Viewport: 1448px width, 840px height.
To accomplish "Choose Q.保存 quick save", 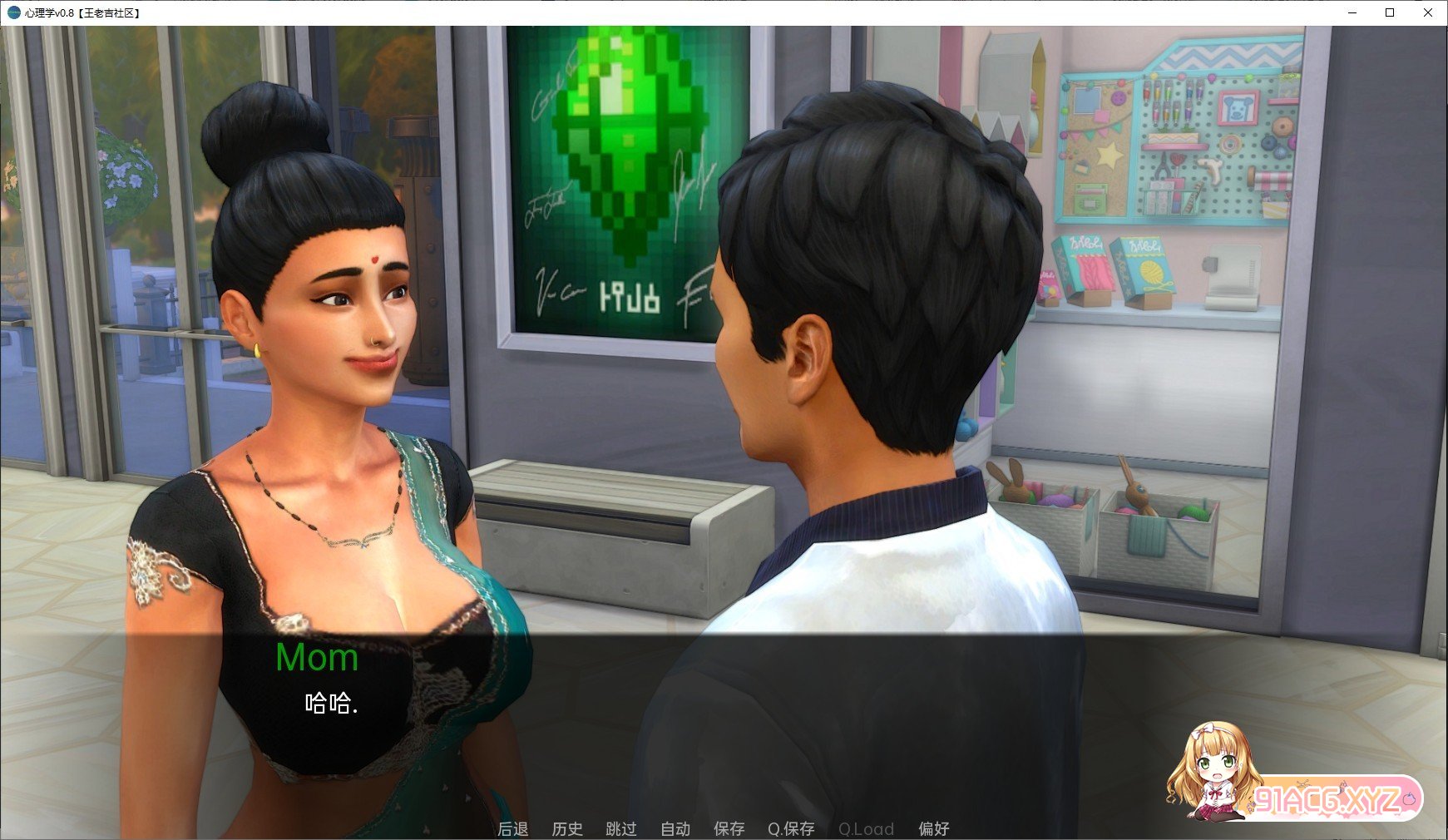I will point(791,828).
